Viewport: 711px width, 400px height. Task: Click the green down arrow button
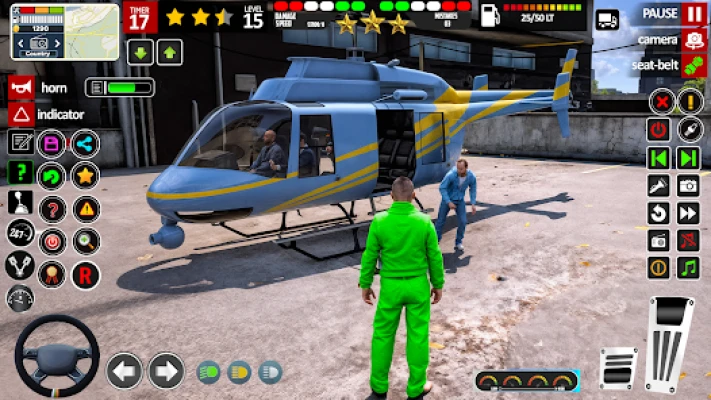(140, 52)
